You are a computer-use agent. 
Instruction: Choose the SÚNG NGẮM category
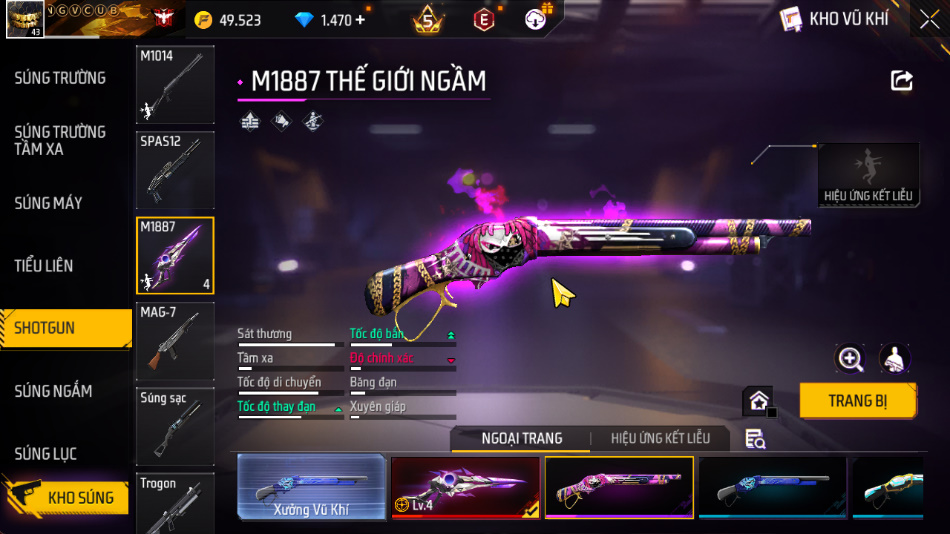pyautogui.click(x=53, y=391)
